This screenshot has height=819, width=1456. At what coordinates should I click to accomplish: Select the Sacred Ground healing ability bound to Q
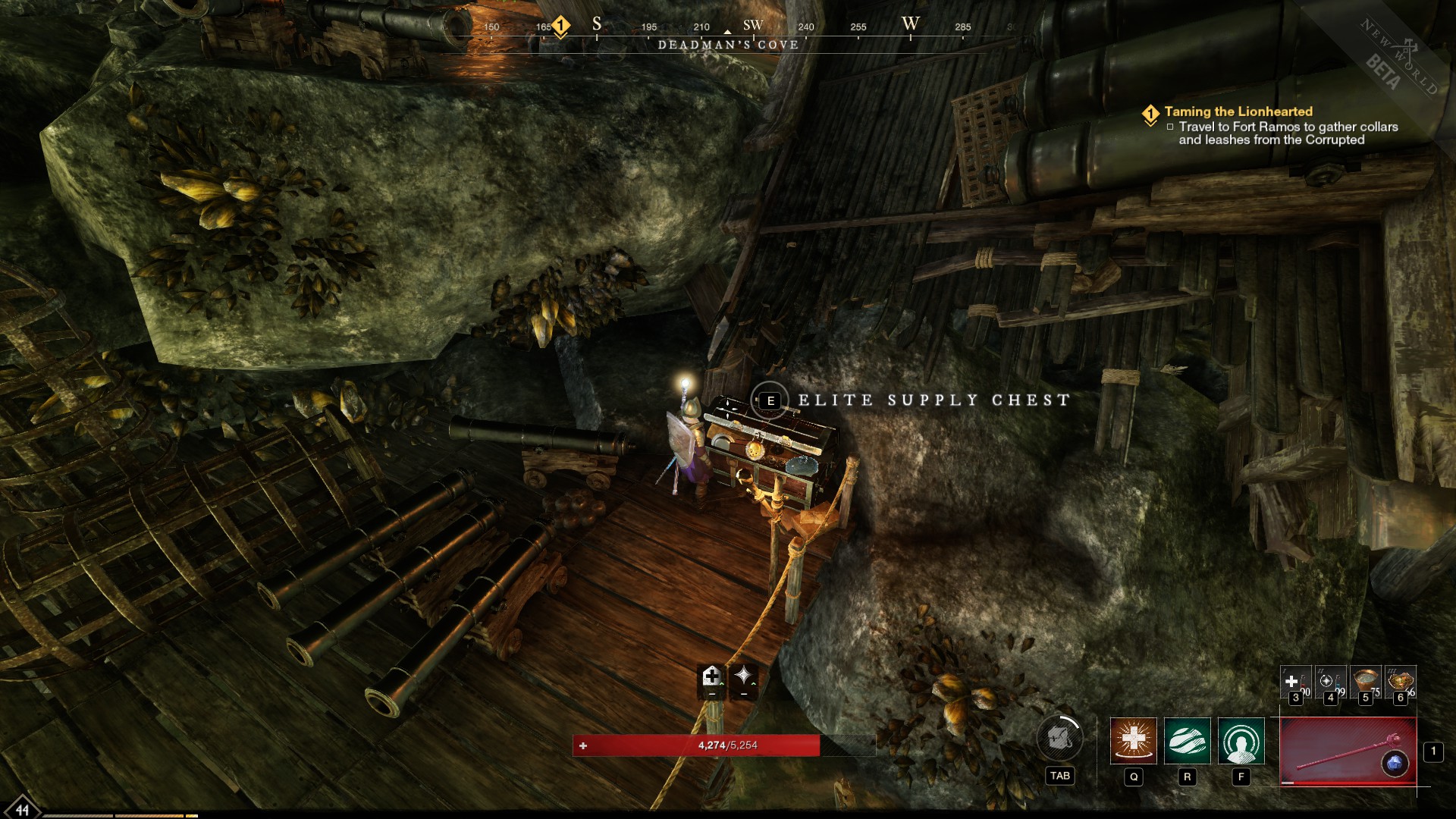coord(1134,741)
